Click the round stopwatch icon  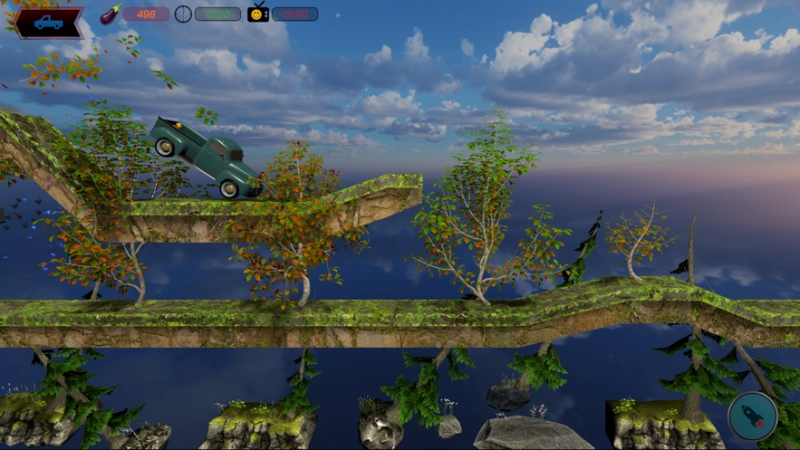point(183,14)
